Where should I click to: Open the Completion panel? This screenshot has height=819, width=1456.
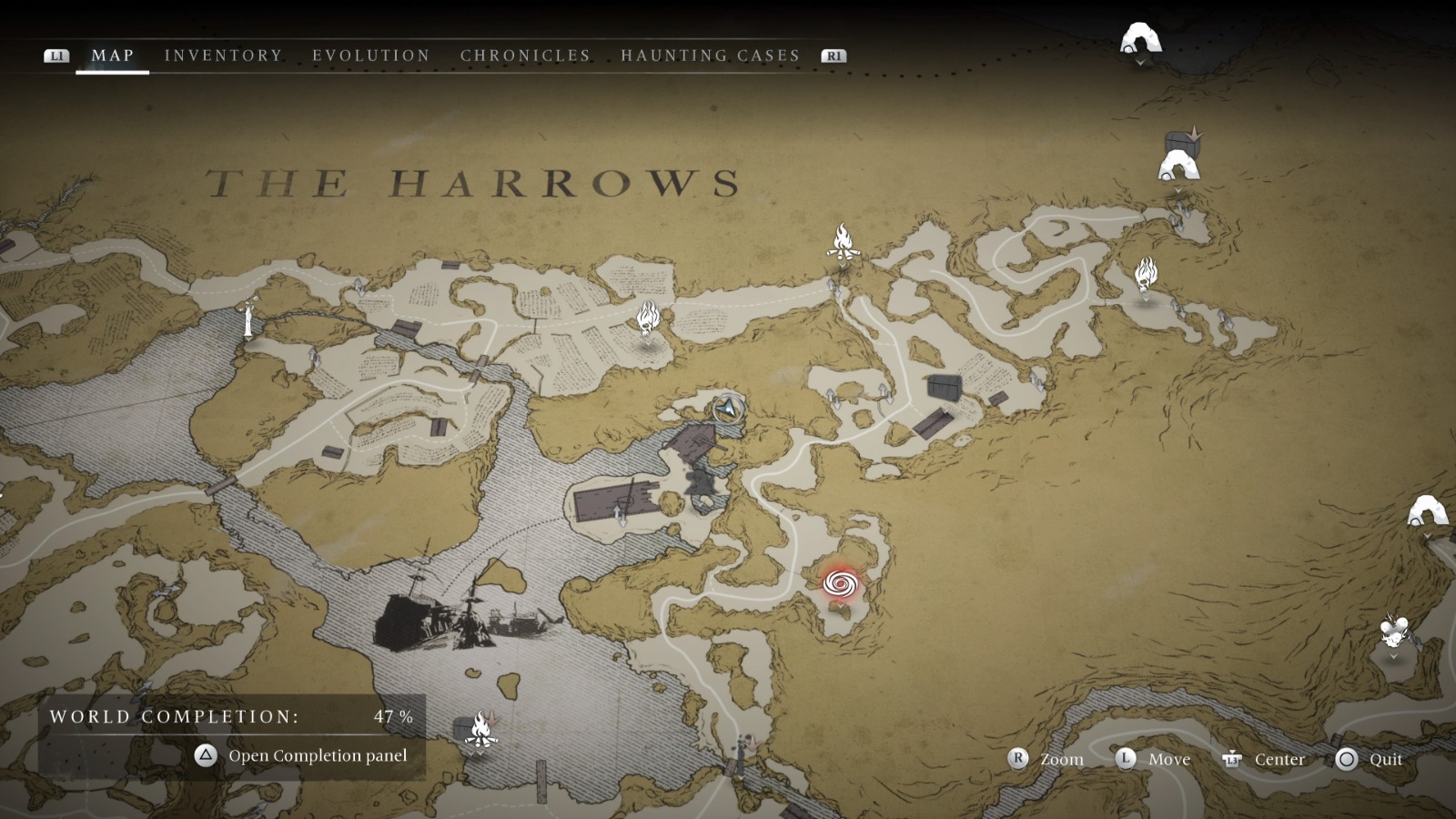(203, 755)
